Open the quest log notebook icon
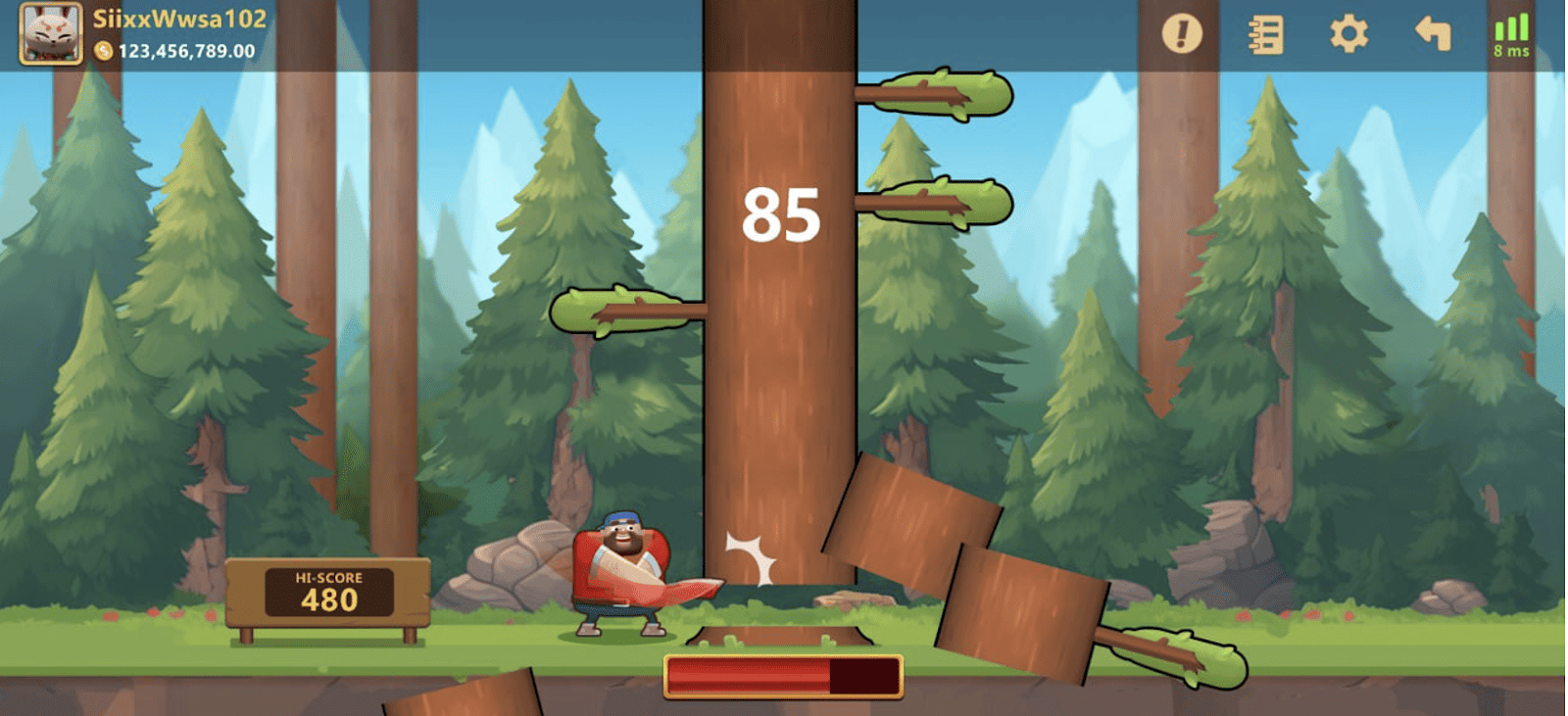Image resolution: width=1568 pixels, height=716 pixels. (1264, 32)
